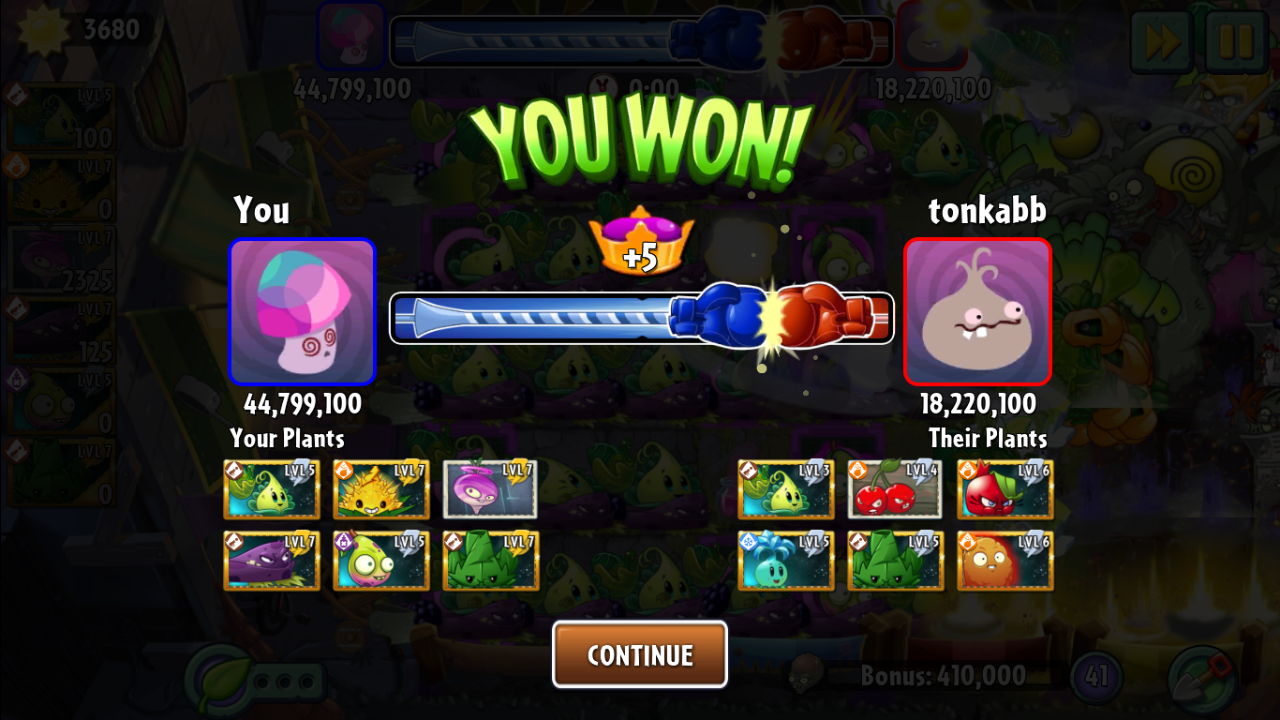Pick your yellow spiky LVL 7 plant card
This screenshot has height=720, width=1280.
click(x=381, y=489)
